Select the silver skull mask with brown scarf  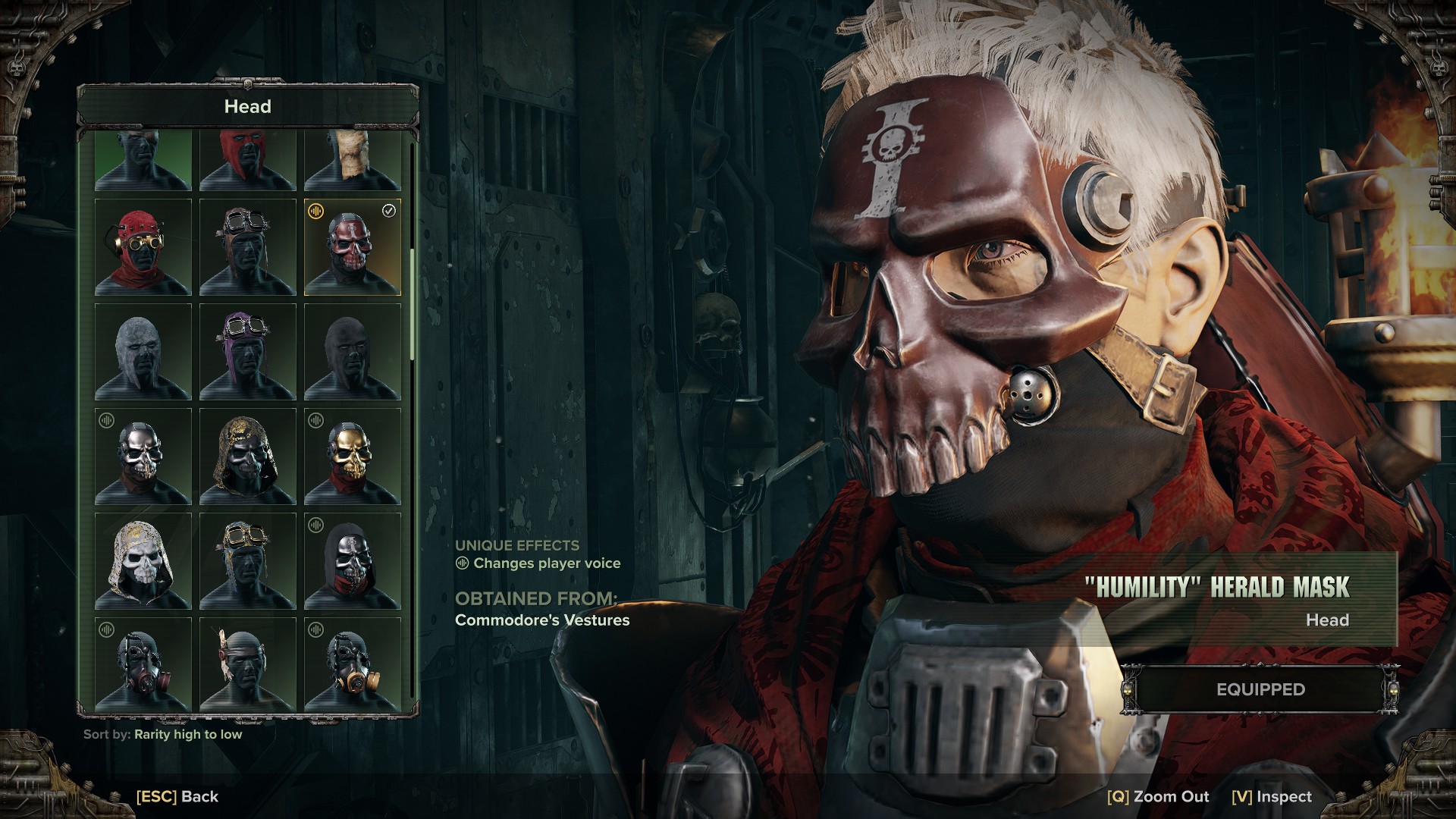143,457
